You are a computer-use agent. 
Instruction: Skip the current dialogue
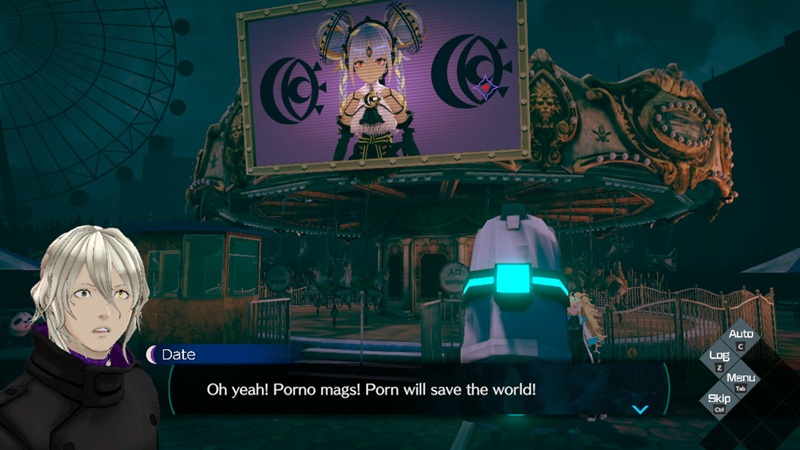pyautogui.click(x=719, y=400)
